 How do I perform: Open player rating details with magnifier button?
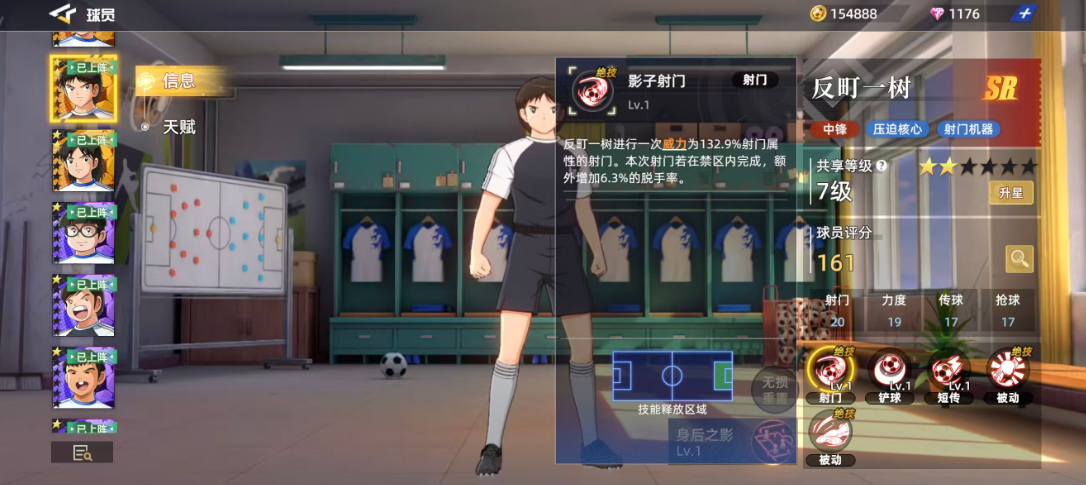pyautogui.click(x=1019, y=259)
